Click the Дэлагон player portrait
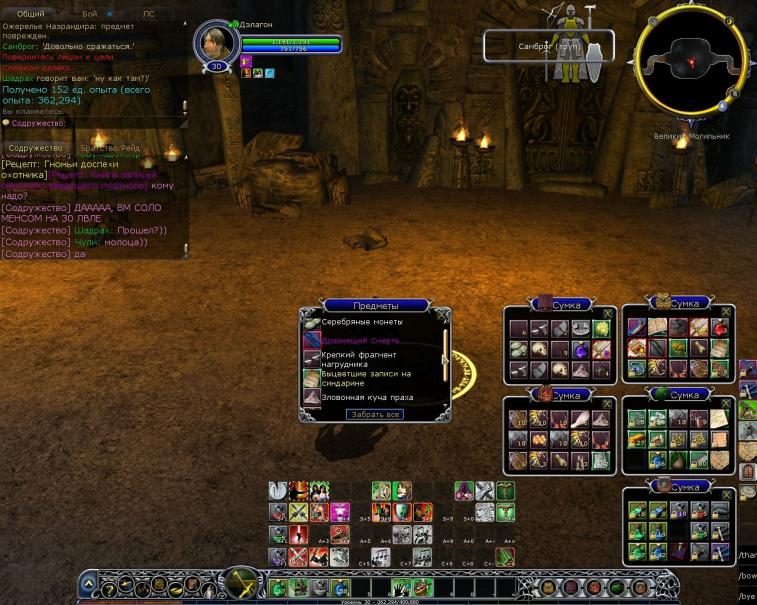The image size is (757, 605). 215,43
